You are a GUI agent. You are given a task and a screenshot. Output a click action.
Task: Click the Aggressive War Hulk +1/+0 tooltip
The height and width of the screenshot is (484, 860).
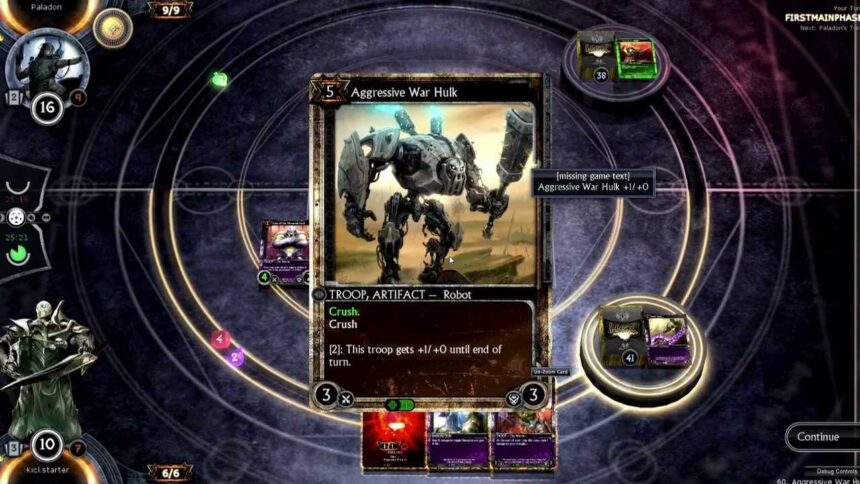(593, 182)
